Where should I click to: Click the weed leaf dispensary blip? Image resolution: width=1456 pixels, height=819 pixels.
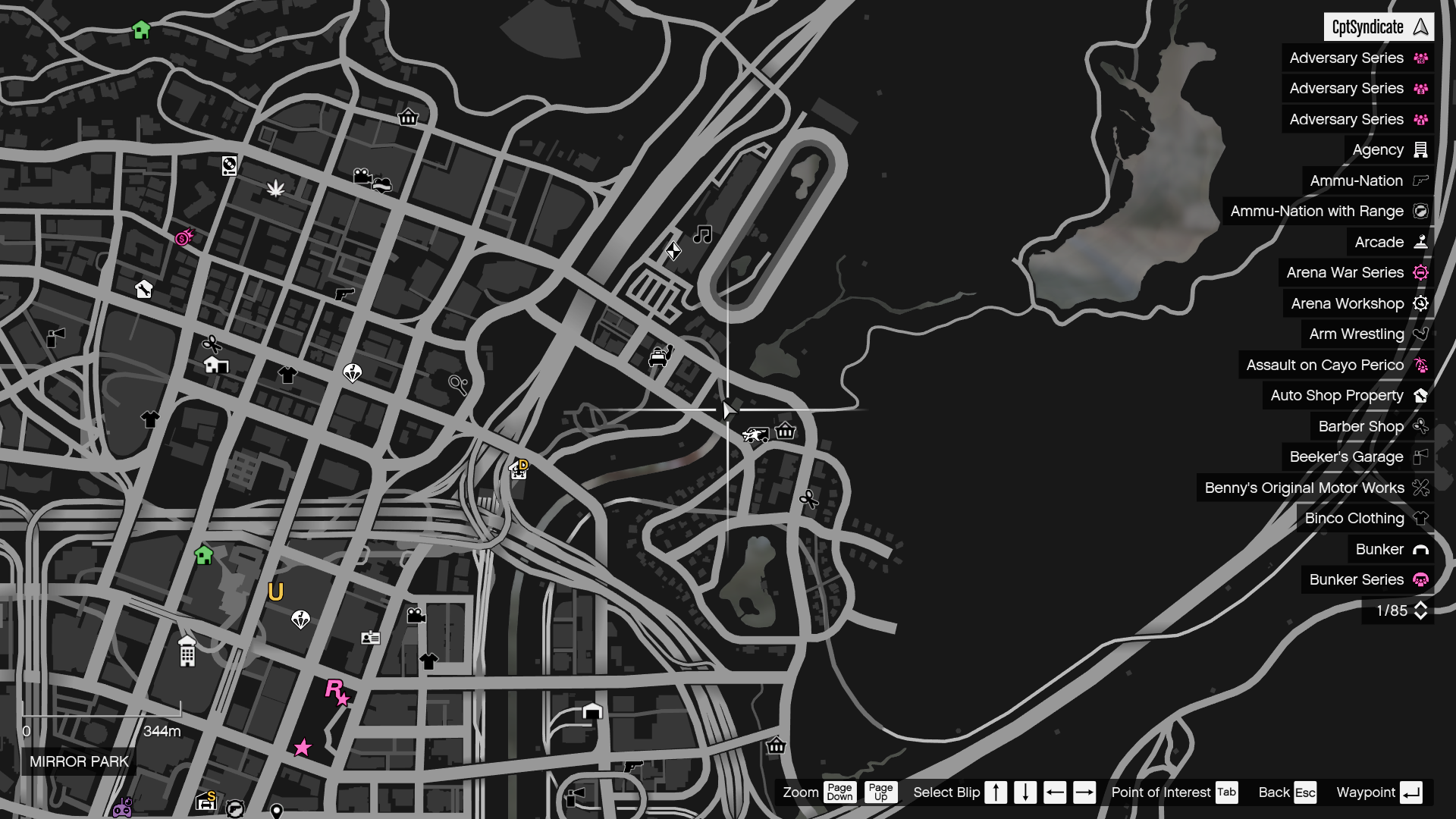tap(276, 190)
